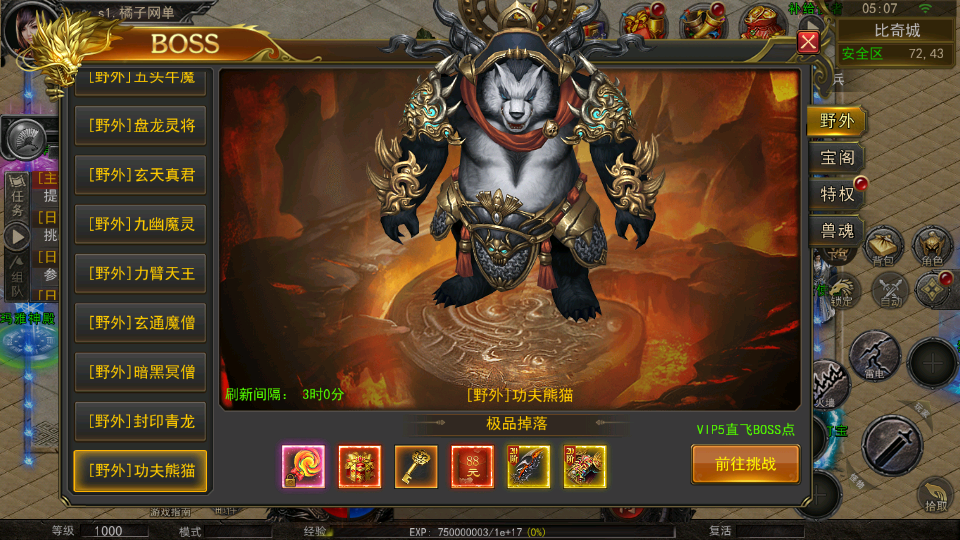Screen dimensions: 960x540
Task: Open the 兽魂 tab
Action: [836, 231]
